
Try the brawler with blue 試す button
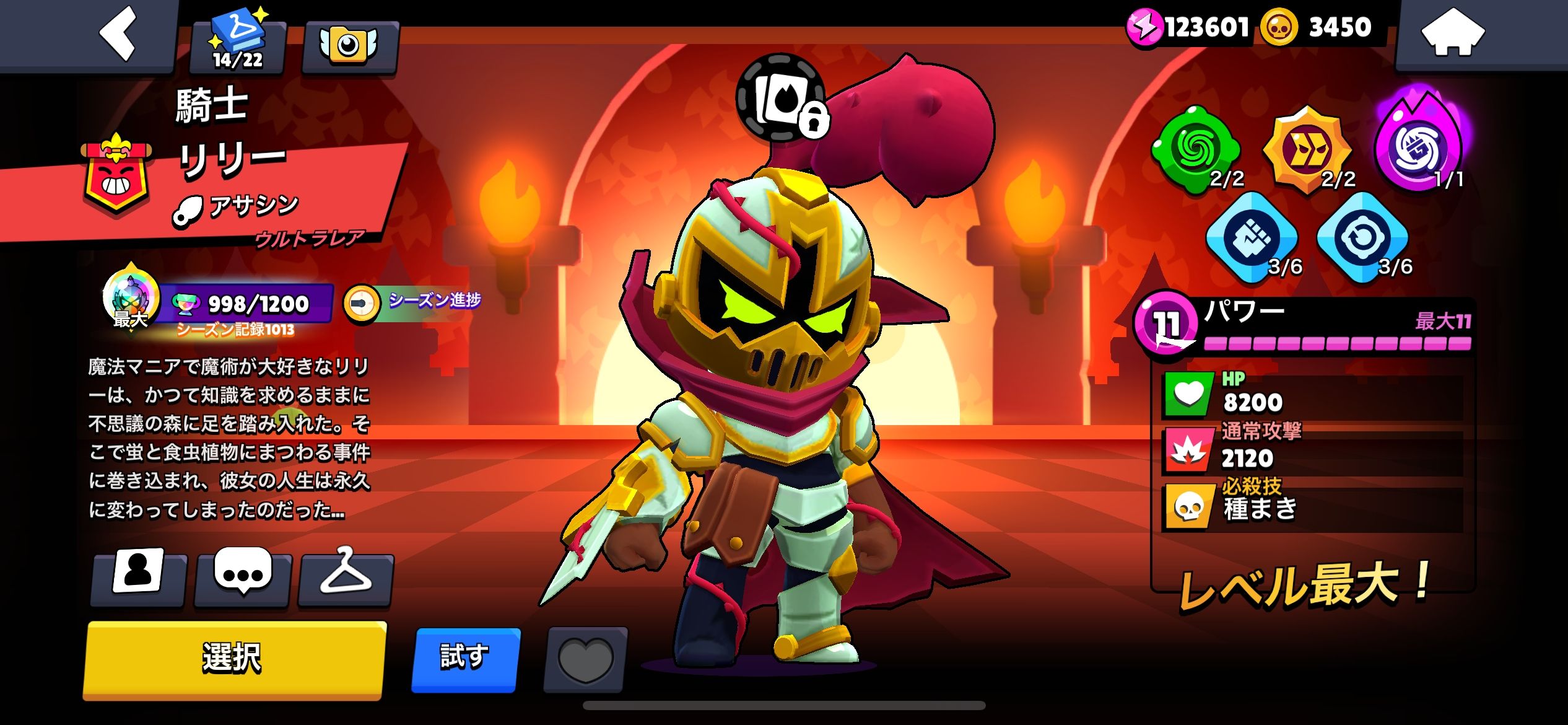point(466,658)
